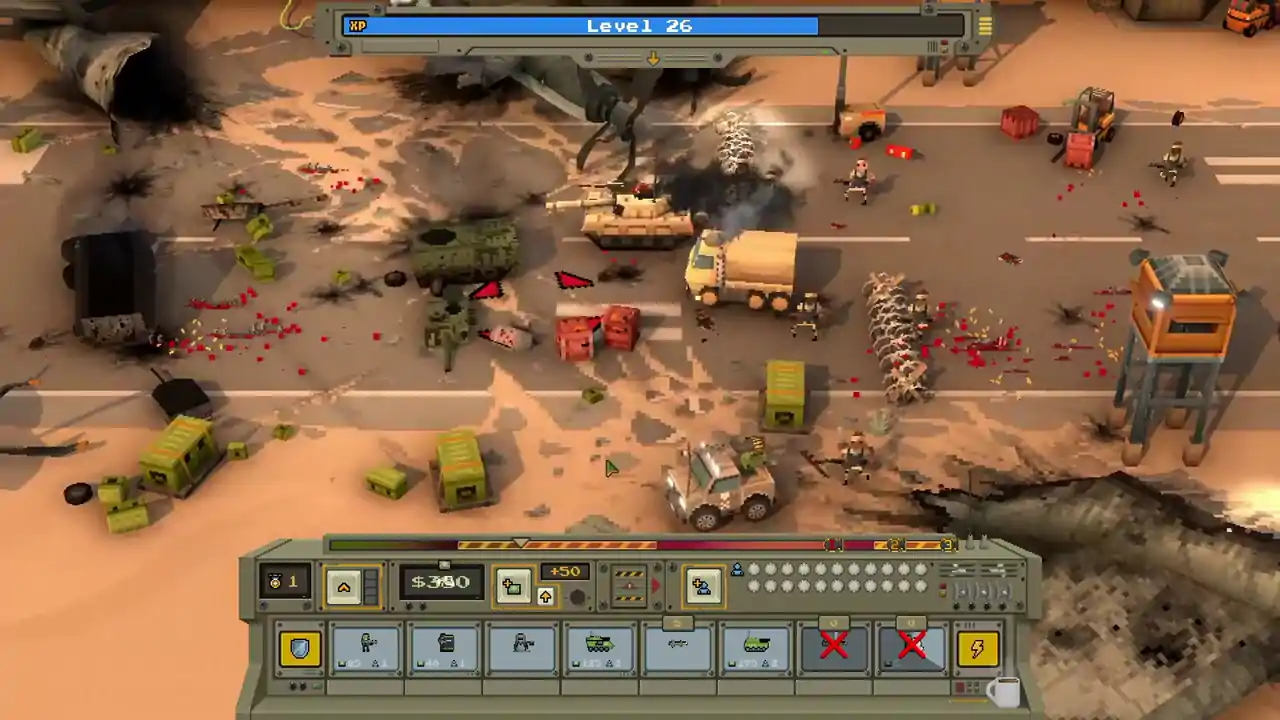Trigger the yellow lightning bolt special ability
Screen dimensions: 1280x720
coord(977,649)
